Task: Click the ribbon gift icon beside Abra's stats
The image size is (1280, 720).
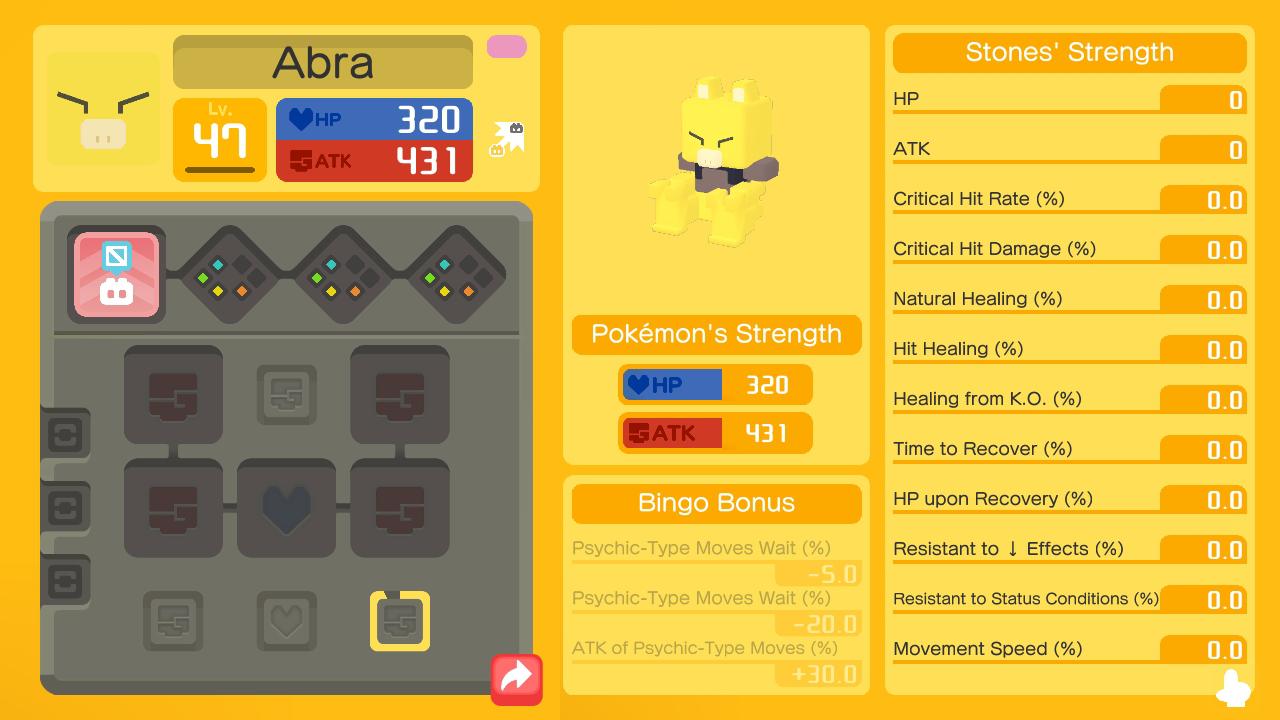Action: (x=510, y=135)
